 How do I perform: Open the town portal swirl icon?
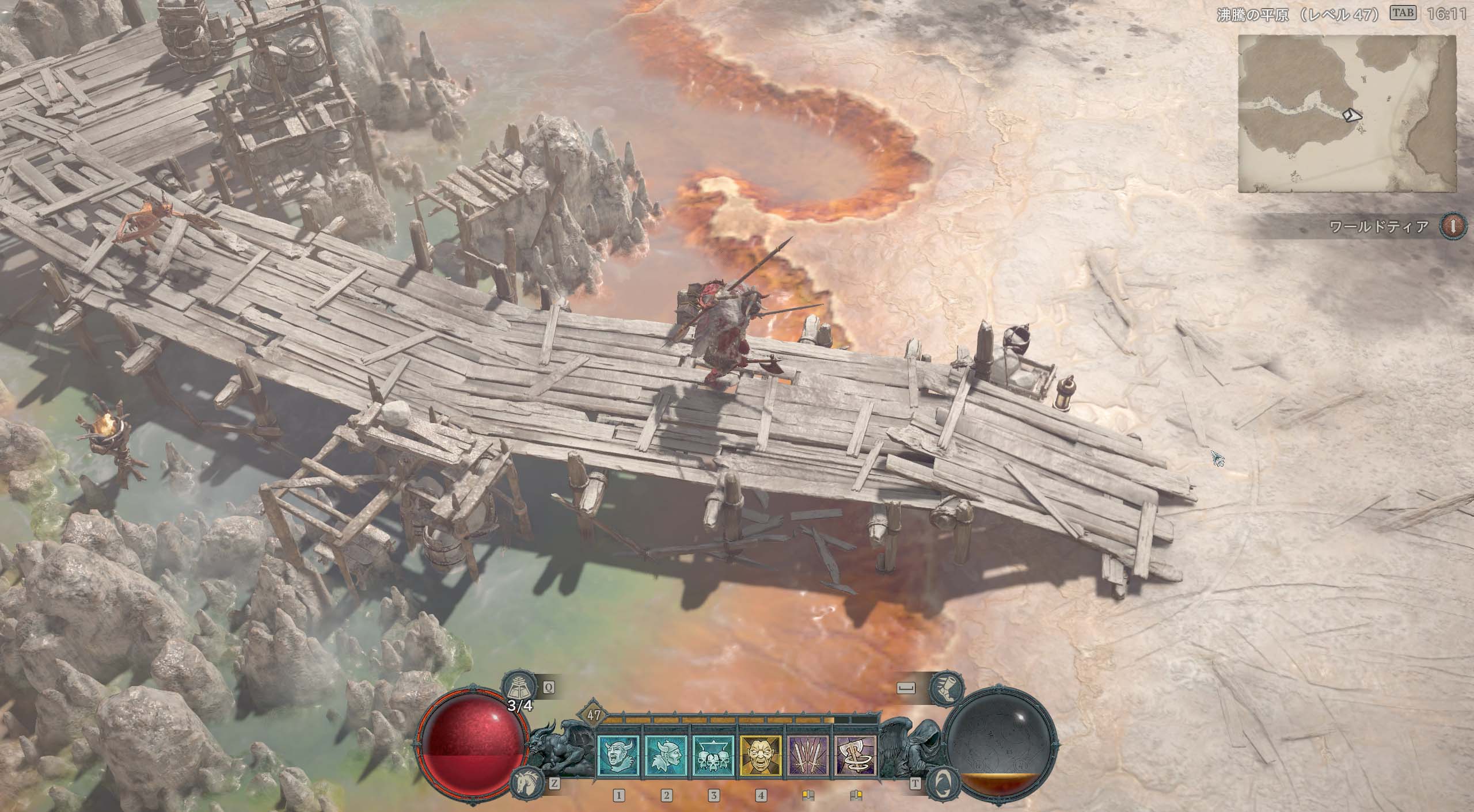pos(942,784)
